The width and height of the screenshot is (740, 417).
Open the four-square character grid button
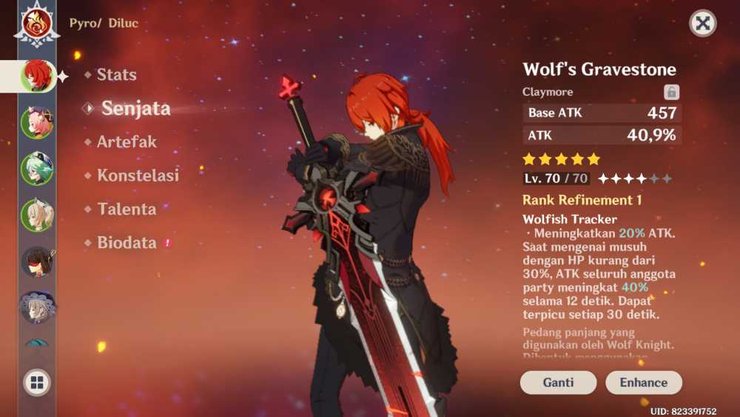[37, 382]
